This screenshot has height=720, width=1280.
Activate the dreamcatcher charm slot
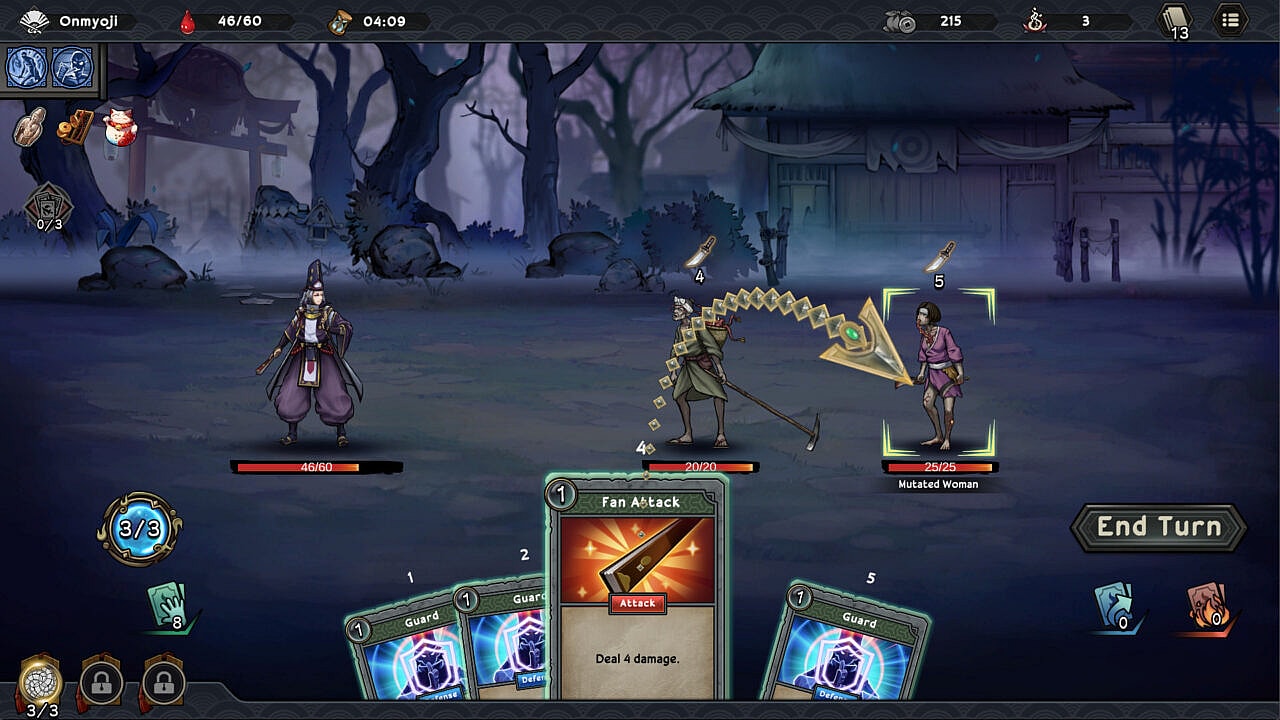[x=40, y=682]
